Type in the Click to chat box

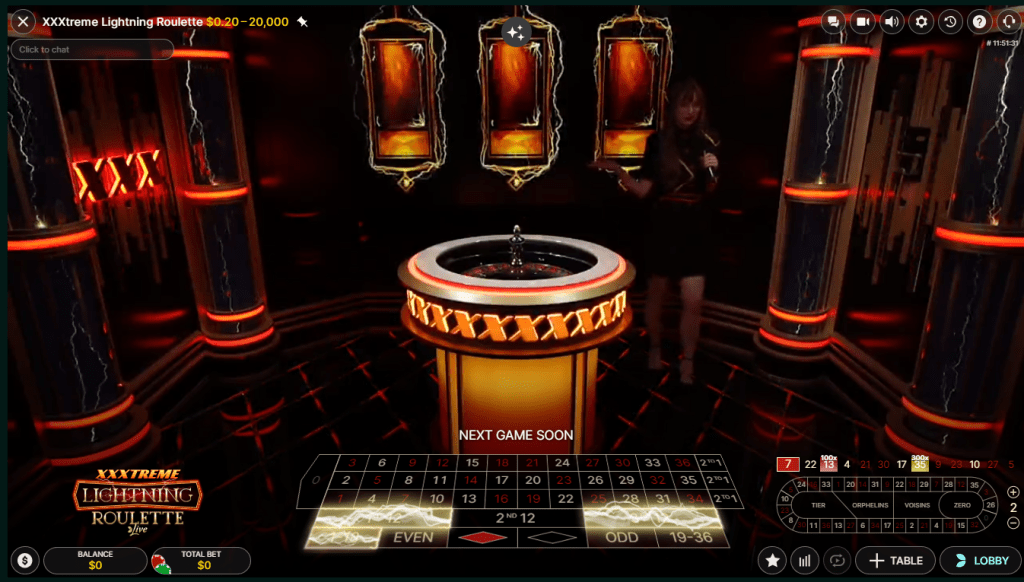(92, 49)
